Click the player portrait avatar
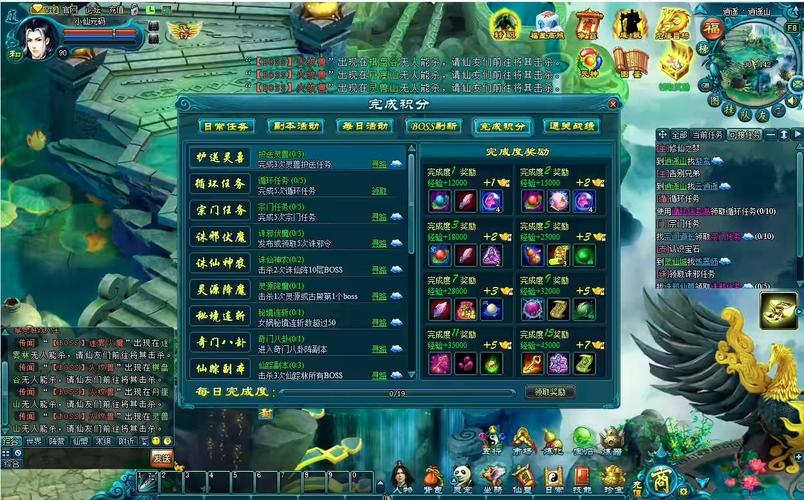Screen dimensions: 804x500 tap(36, 38)
